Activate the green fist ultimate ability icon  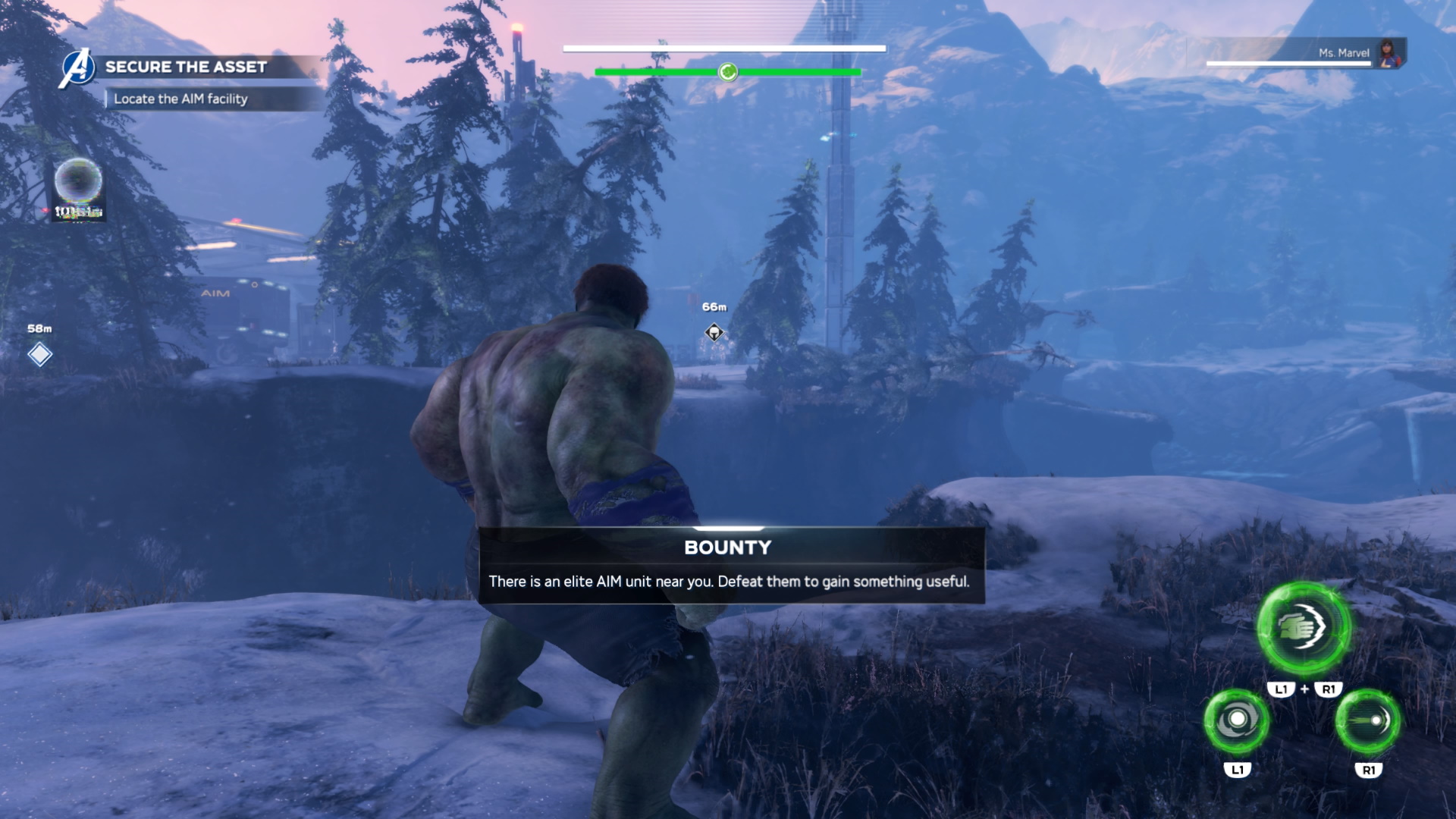pos(1304,628)
